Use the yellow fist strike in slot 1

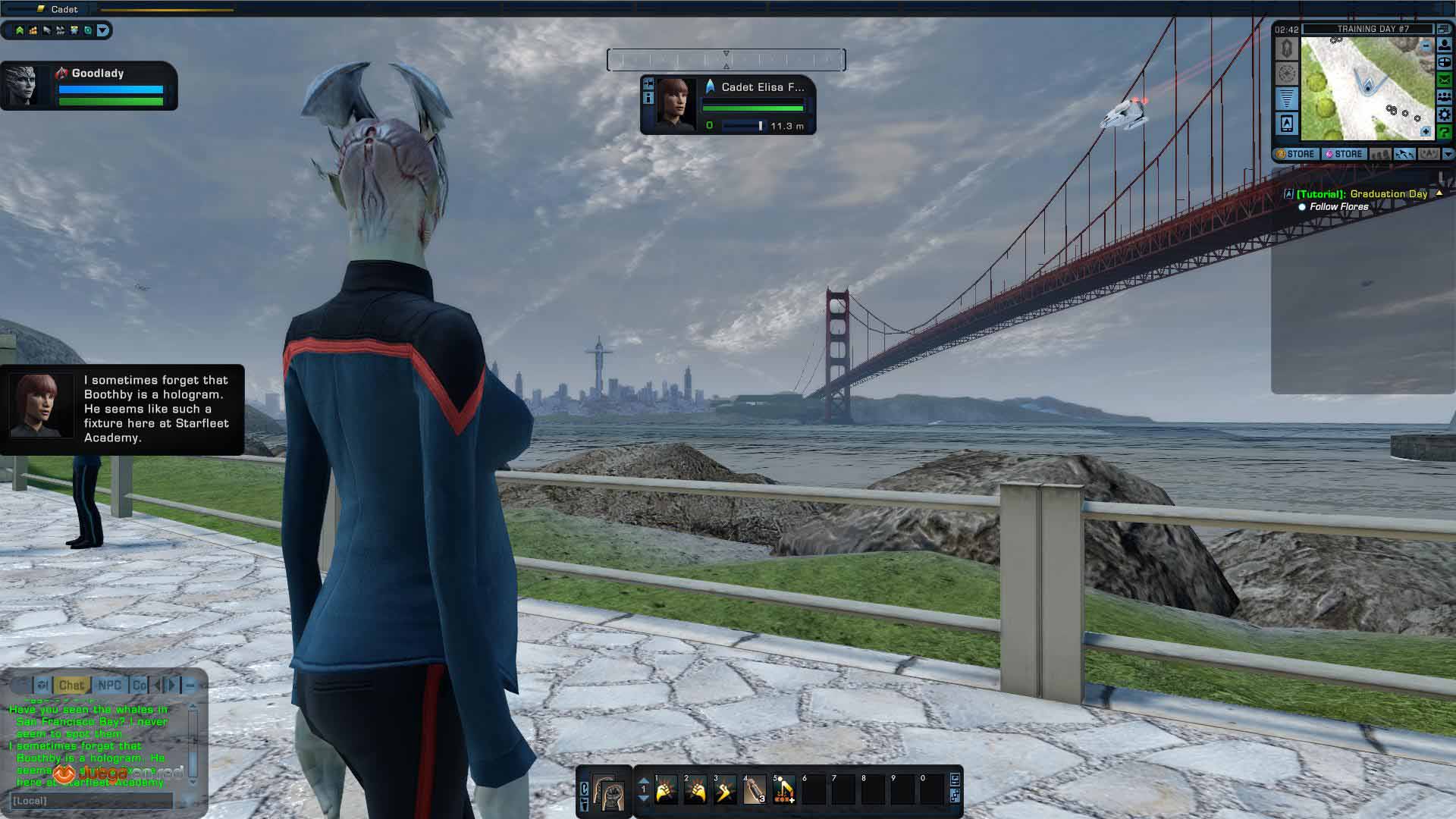(666, 790)
